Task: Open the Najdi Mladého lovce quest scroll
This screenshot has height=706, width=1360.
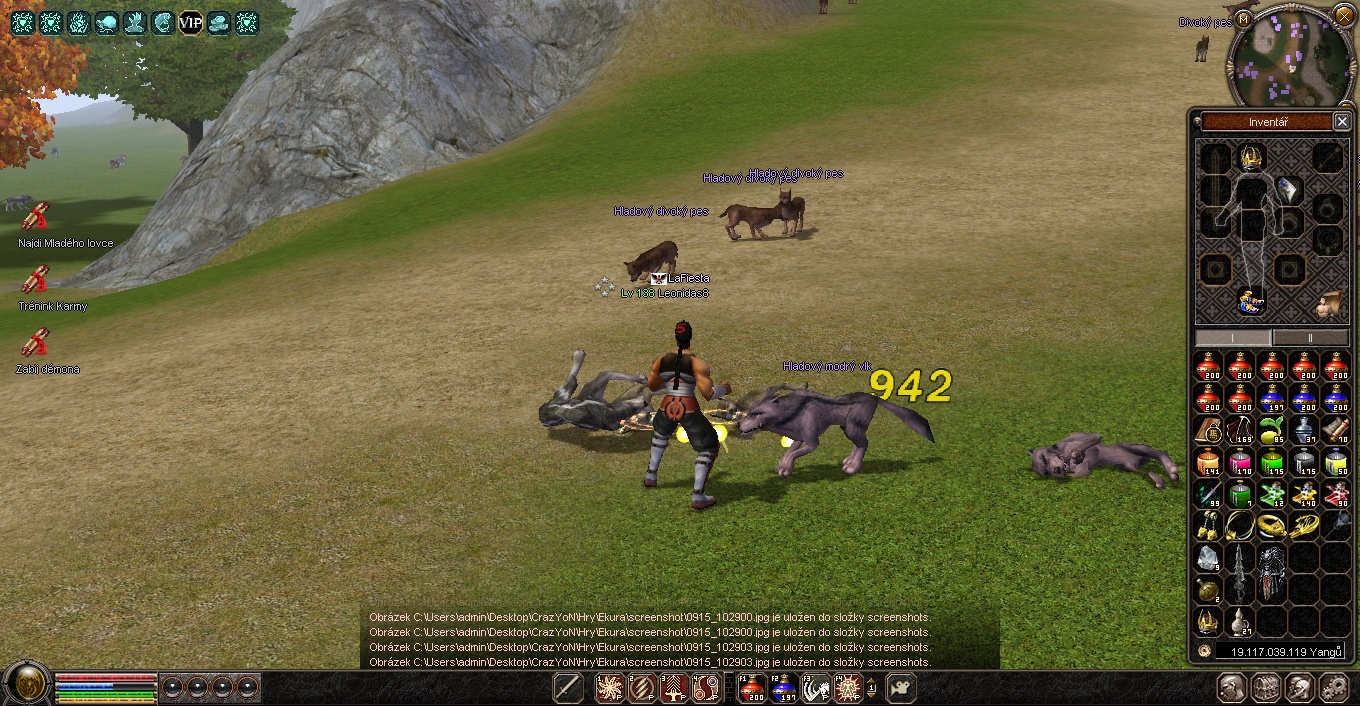Action: click(x=36, y=217)
